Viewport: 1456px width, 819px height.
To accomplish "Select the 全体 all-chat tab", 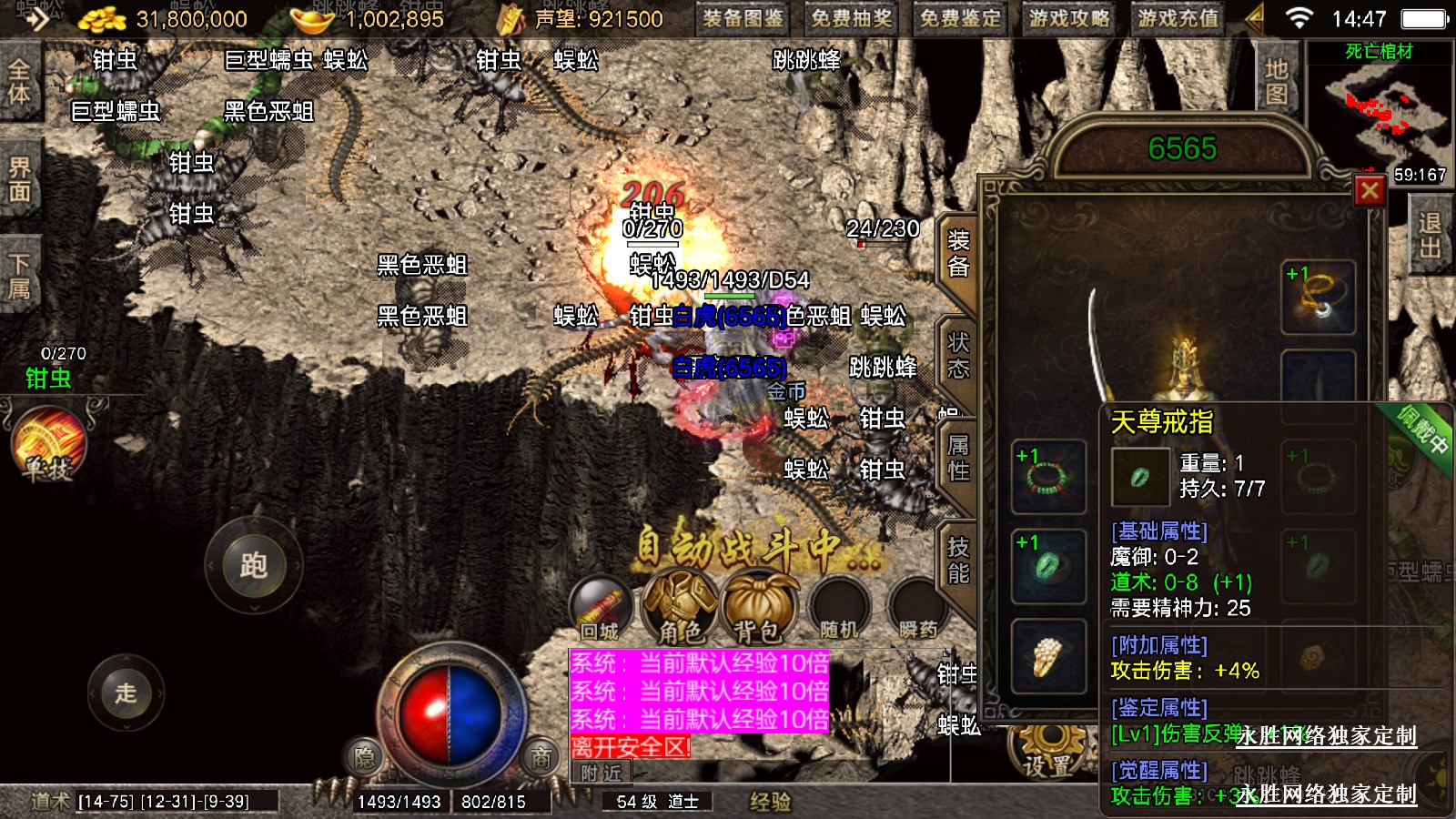I will tap(19, 82).
